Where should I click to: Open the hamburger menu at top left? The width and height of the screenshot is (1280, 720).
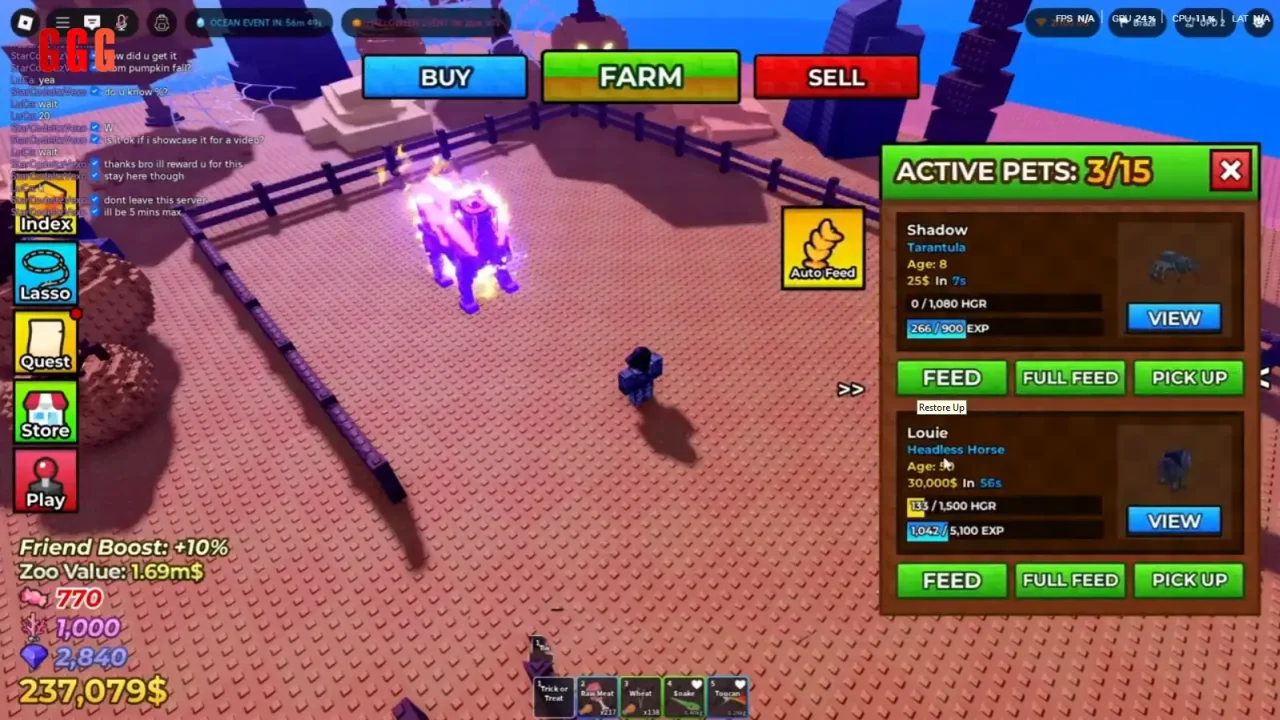(61, 22)
